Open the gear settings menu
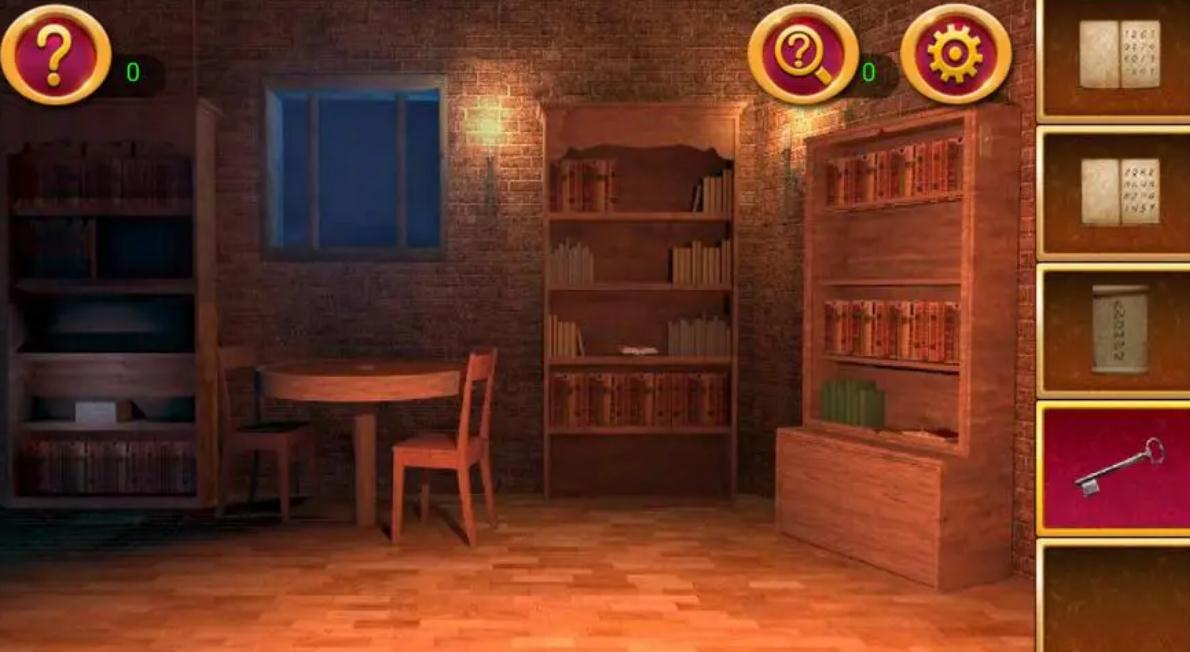Image resolution: width=1190 pixels, height=652 pixels. tap(955, 54)
